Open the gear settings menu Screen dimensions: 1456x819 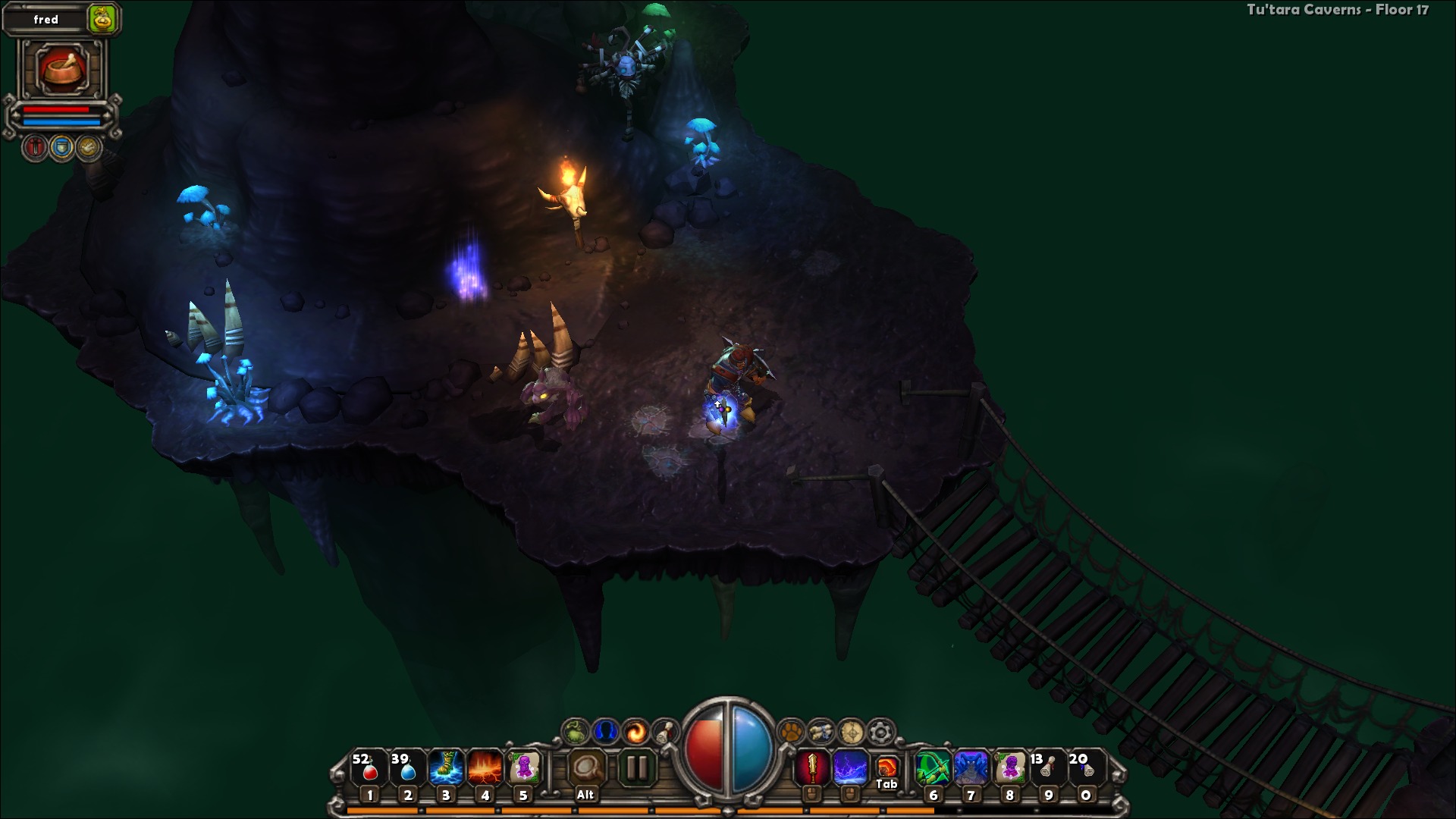[880, 733]
